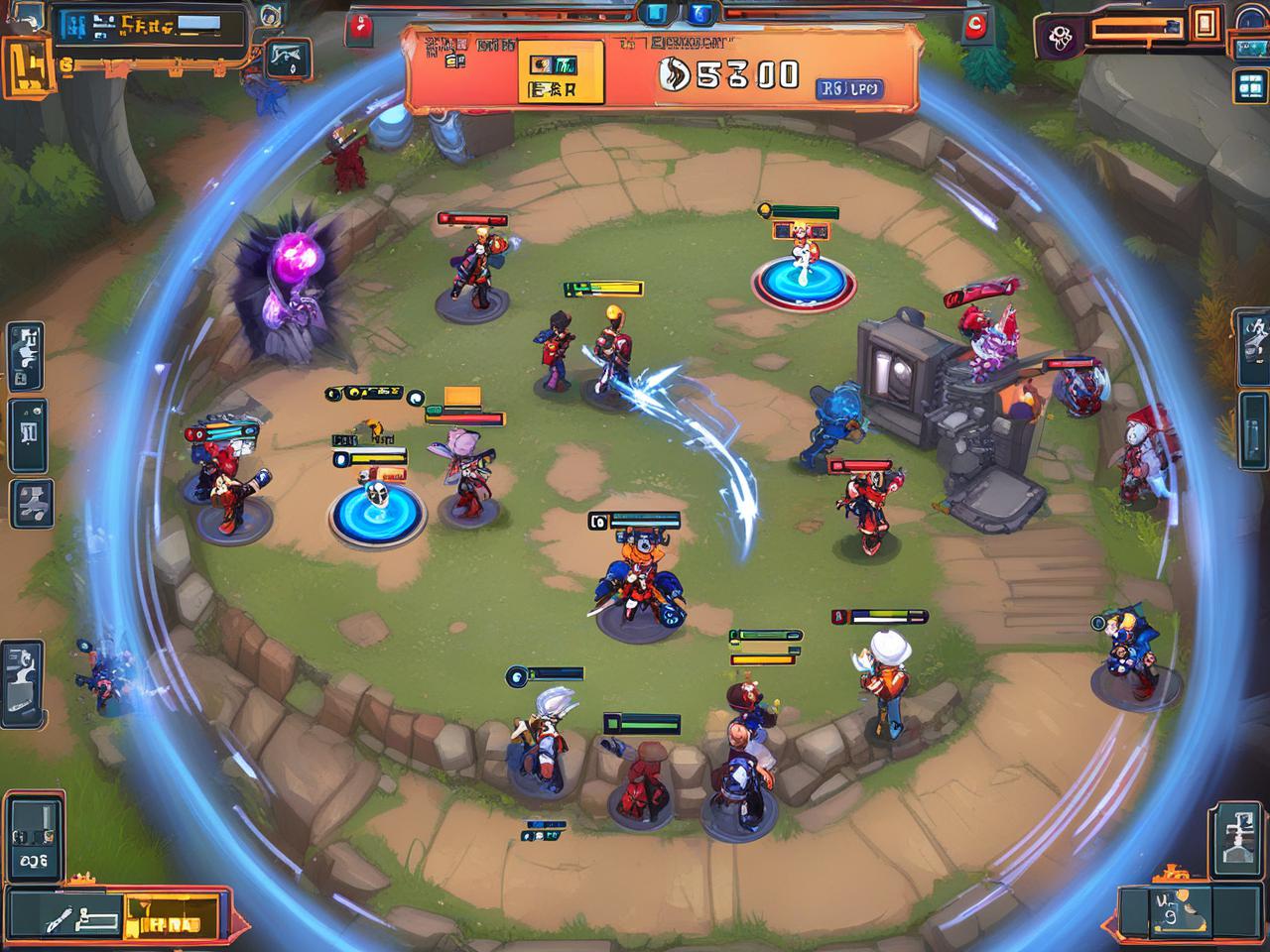Click the purple round icon in the top-right HUD
The image size is (1270, 952).
coord(1061,38)
